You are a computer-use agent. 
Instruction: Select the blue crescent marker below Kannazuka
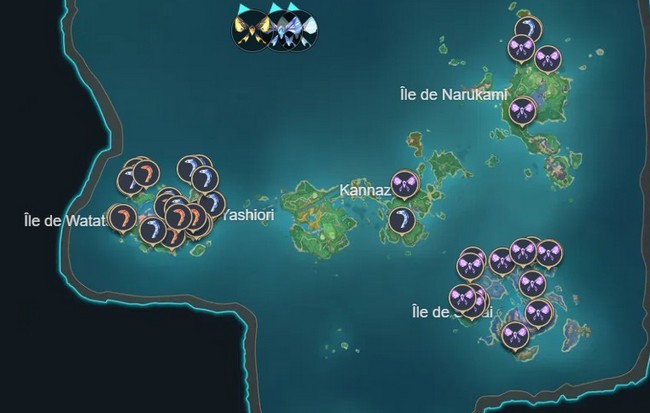click(x=403, y=220)
